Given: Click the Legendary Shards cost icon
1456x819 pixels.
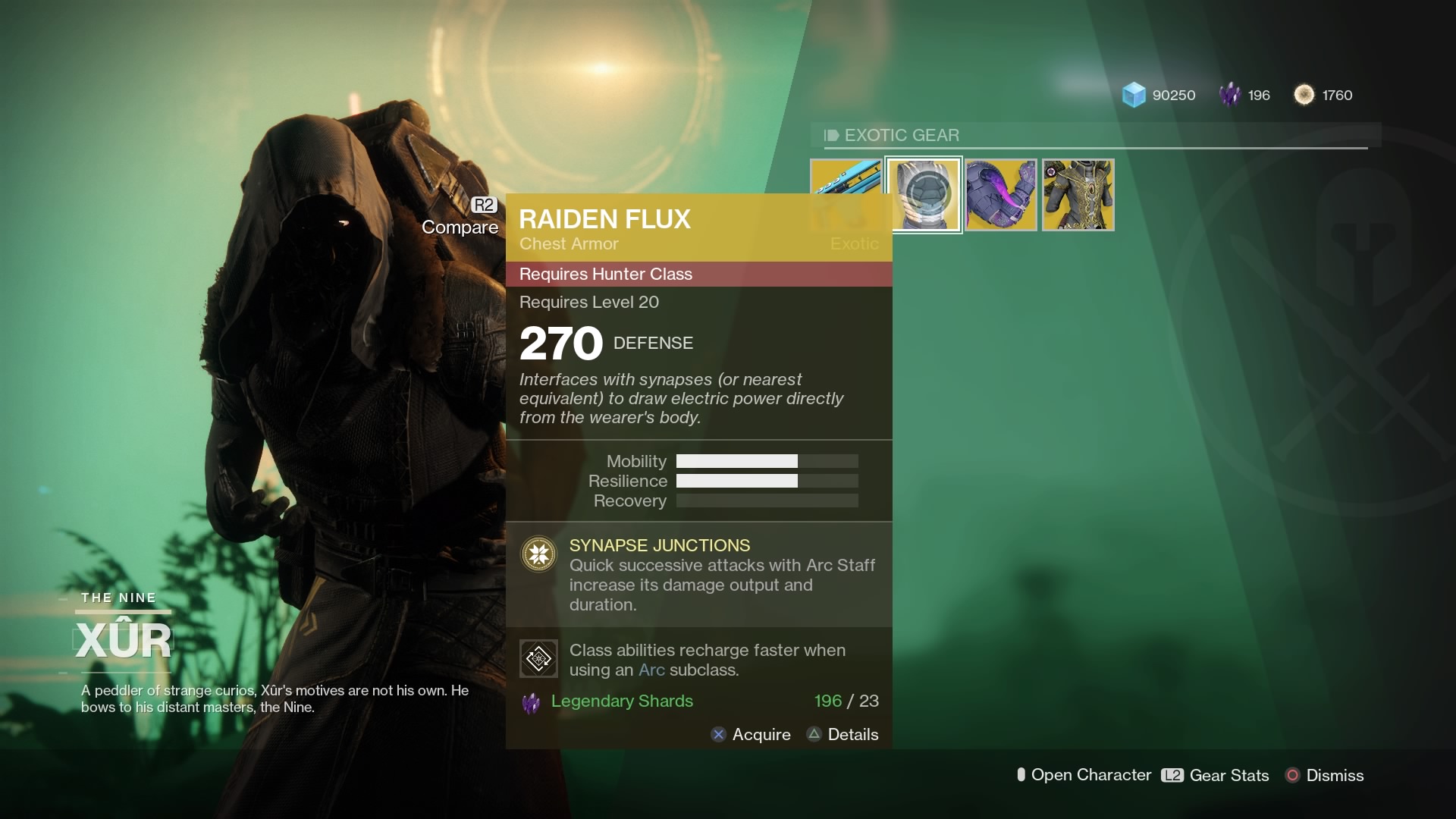Looking at the screenshot, I should click(x=533, y=701).
